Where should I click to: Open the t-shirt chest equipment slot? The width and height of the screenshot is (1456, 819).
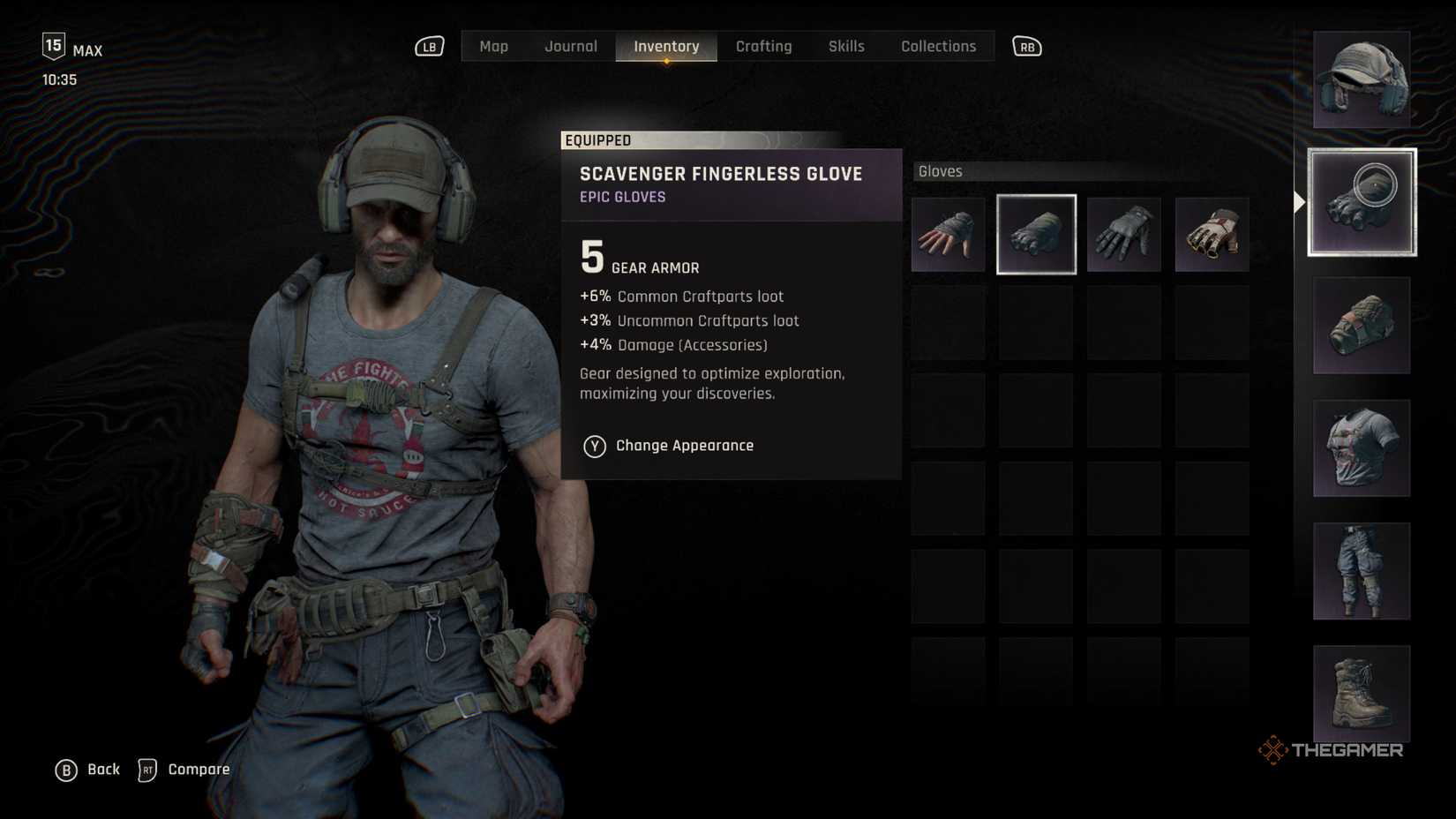[x=1361, y=448]
